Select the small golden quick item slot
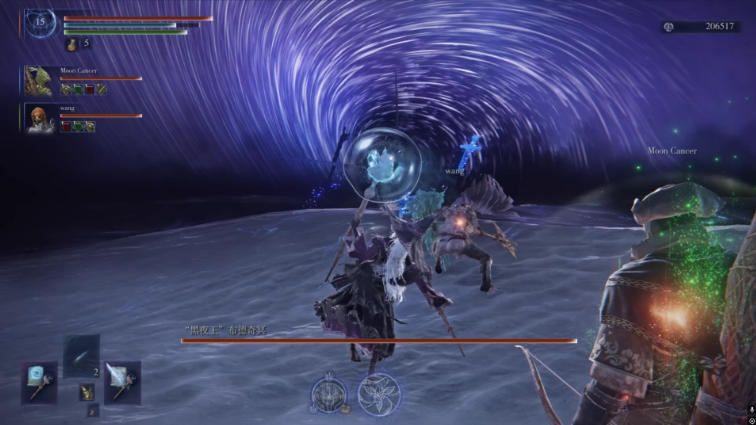Image resolution: width=756 pixels, height=425 pixels. pos(86,391)
